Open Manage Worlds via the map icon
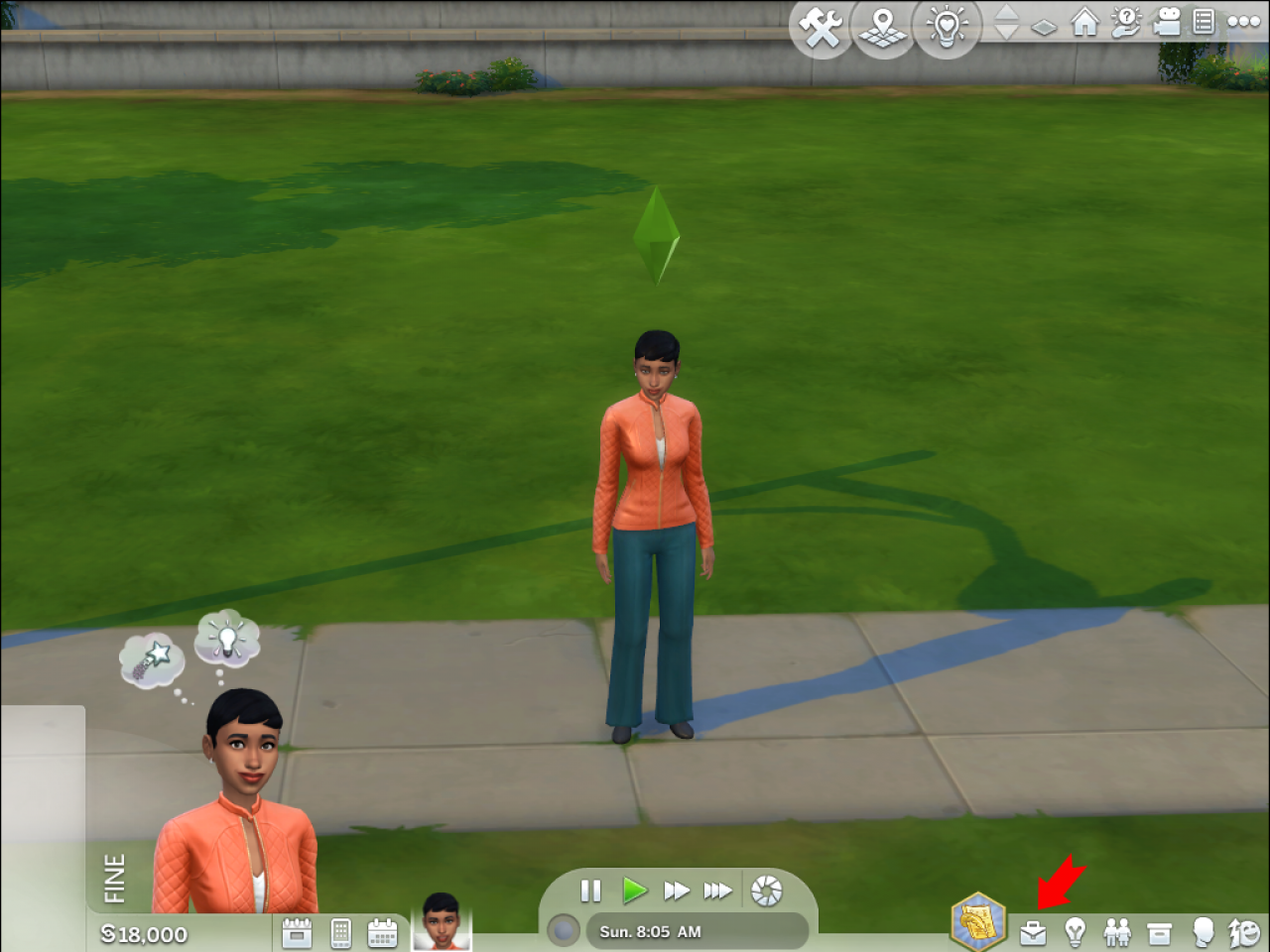 pyautogui.click(x=883, y=28)
